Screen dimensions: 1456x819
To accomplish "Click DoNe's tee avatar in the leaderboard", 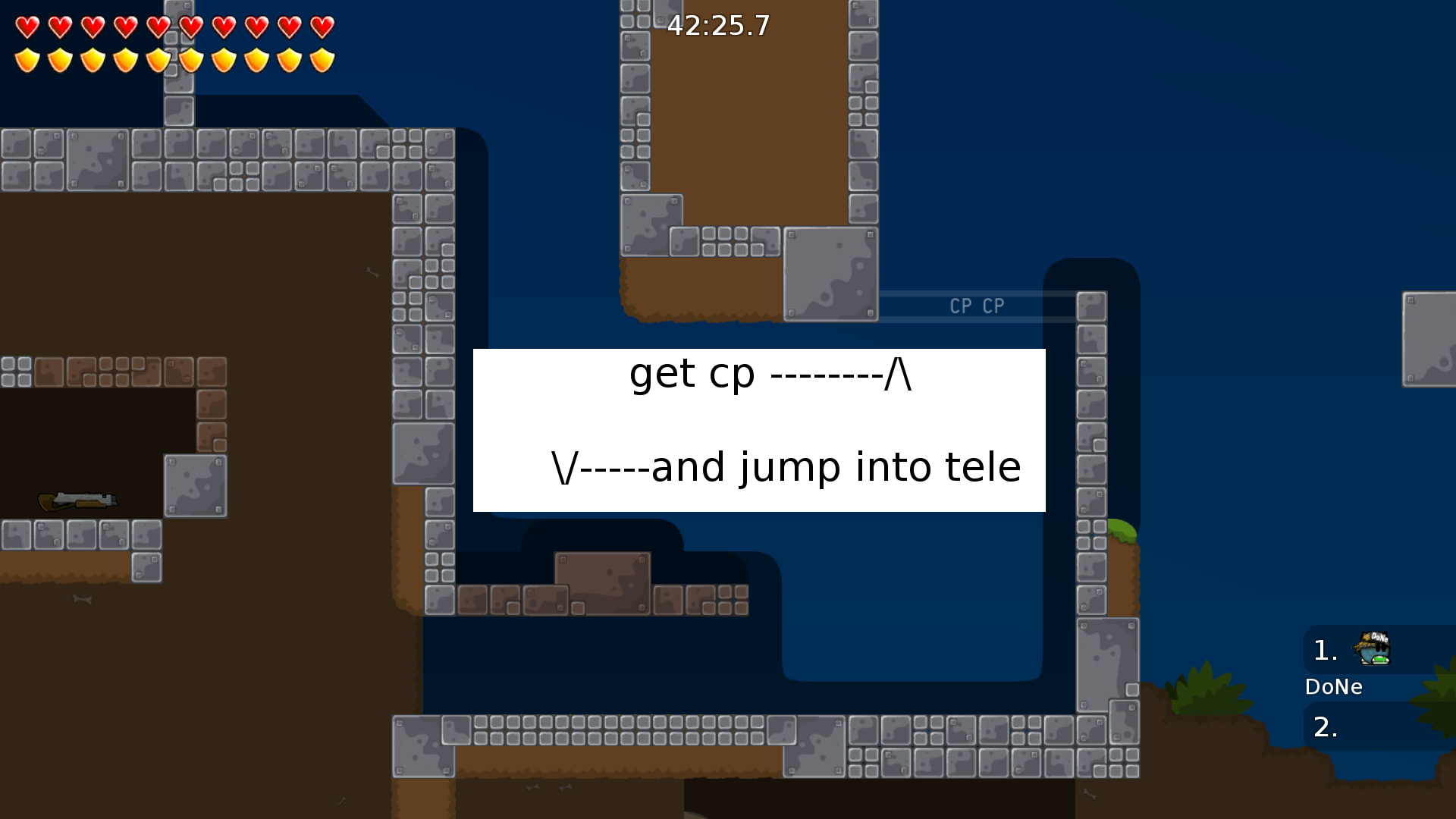I will coord(1376,648).
